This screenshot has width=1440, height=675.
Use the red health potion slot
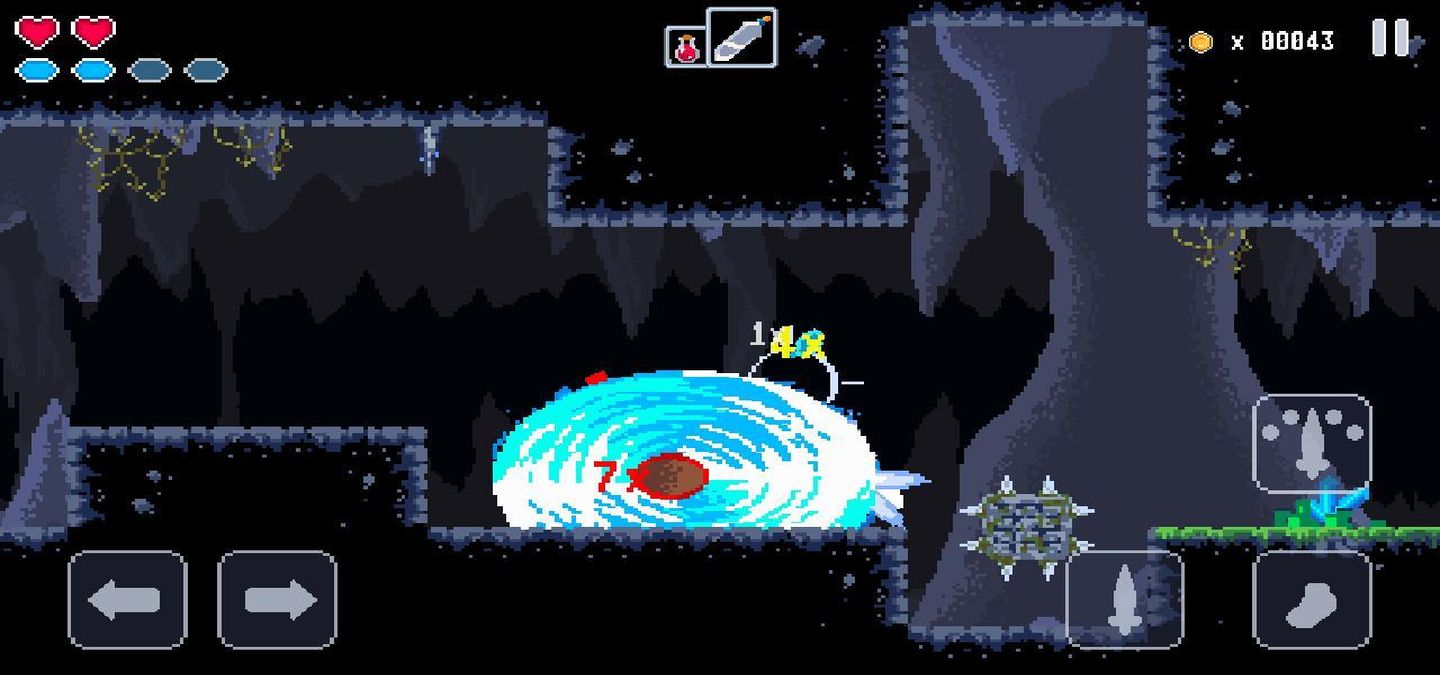(686, 47)
